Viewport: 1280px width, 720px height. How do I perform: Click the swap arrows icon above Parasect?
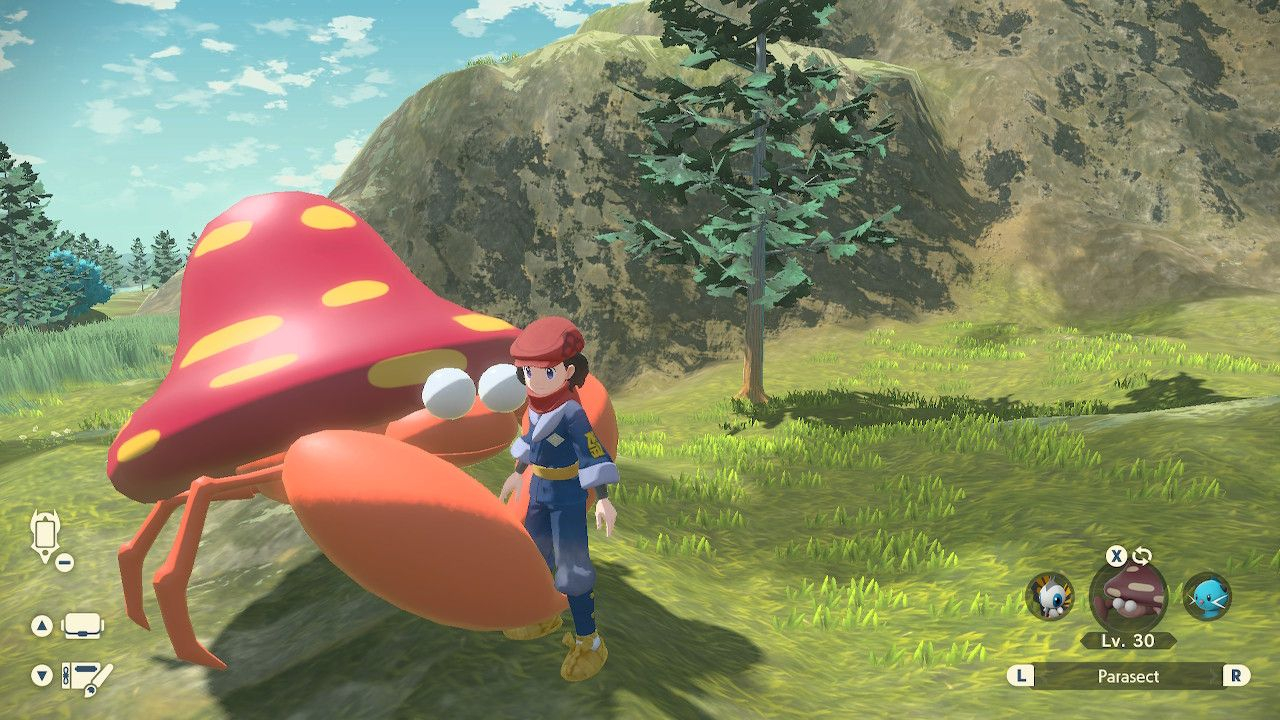[1141, 557]
